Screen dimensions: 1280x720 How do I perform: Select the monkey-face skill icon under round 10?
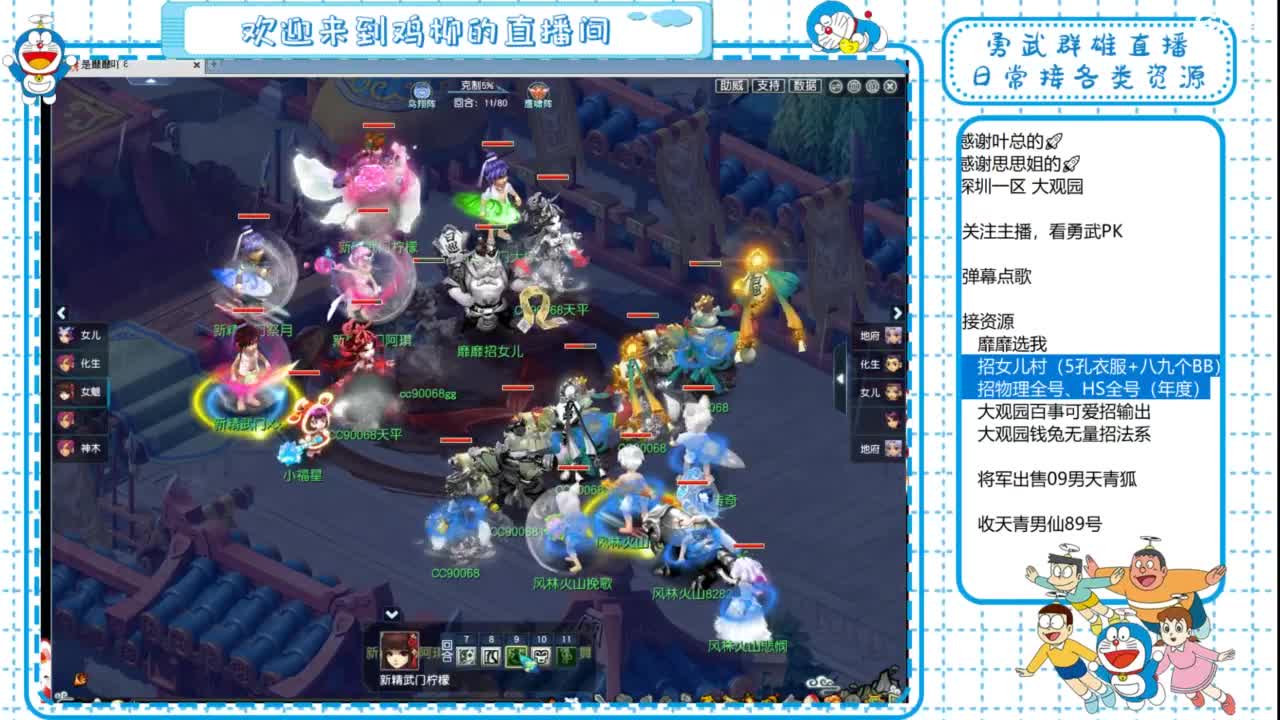pos(540,657)
